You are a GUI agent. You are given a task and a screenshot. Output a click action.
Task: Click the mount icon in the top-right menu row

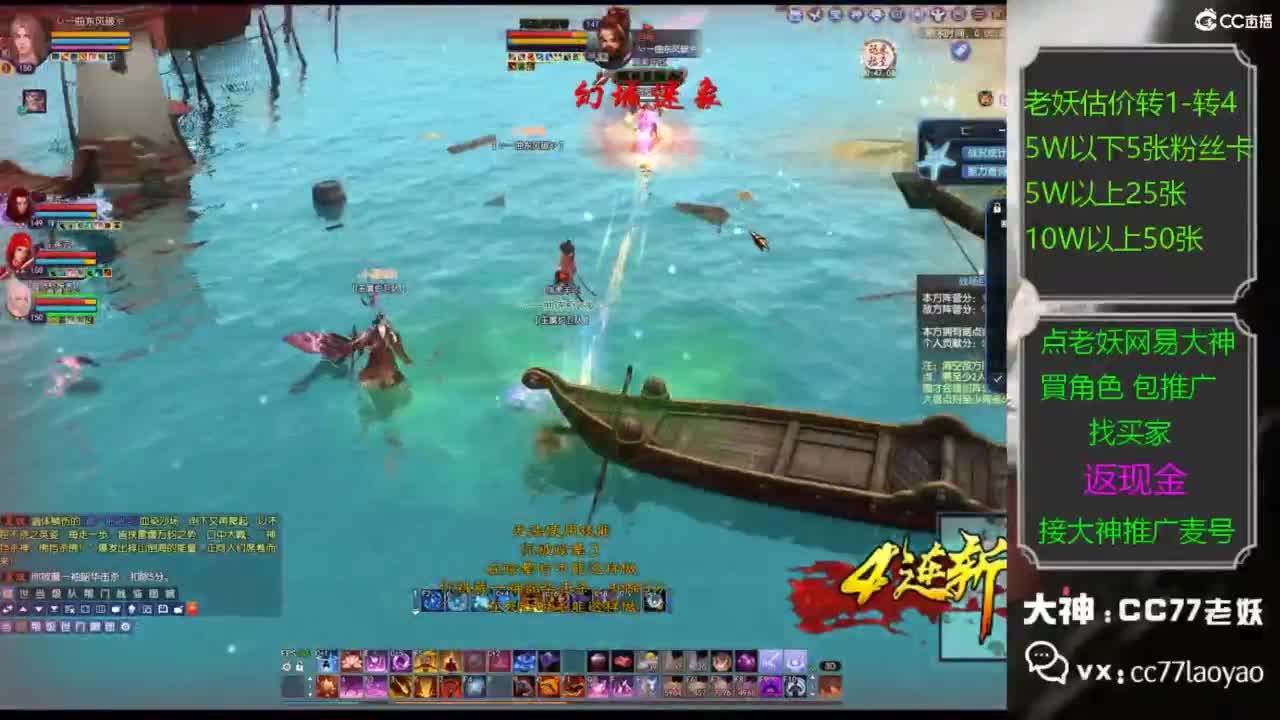tap(938, 16)
